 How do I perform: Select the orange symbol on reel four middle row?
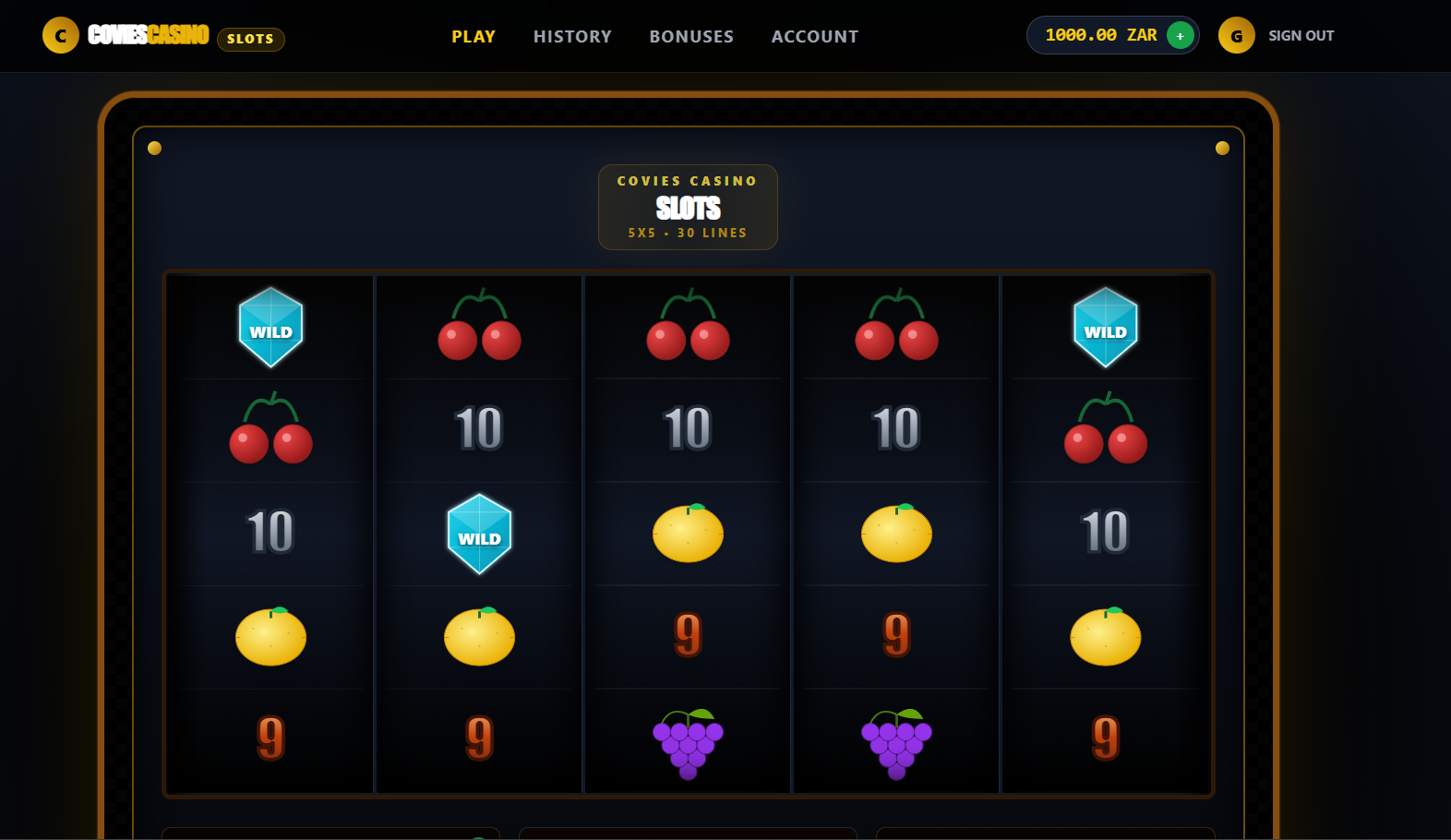[896, 534]
